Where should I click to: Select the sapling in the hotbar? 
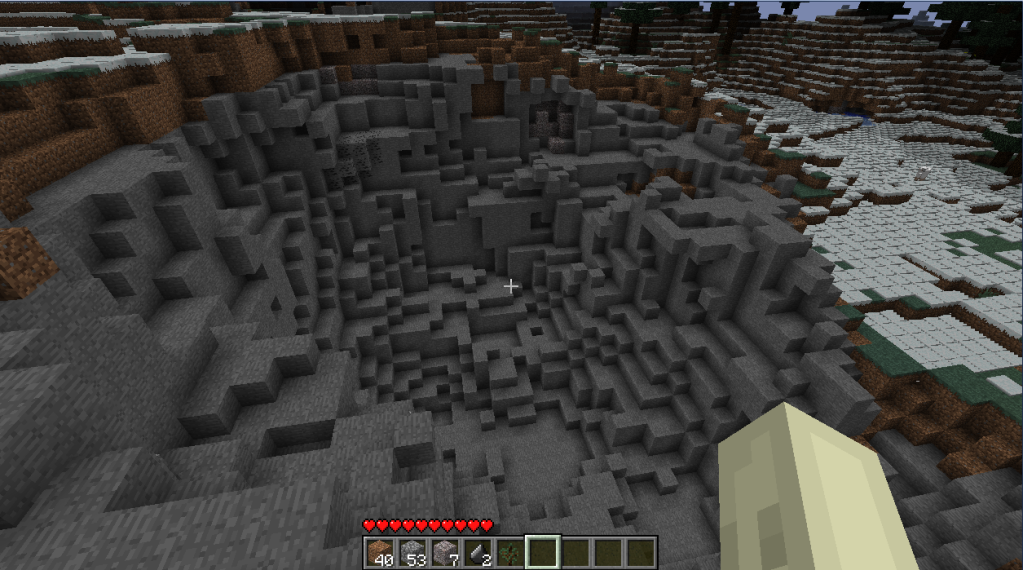tap(509, 552)
